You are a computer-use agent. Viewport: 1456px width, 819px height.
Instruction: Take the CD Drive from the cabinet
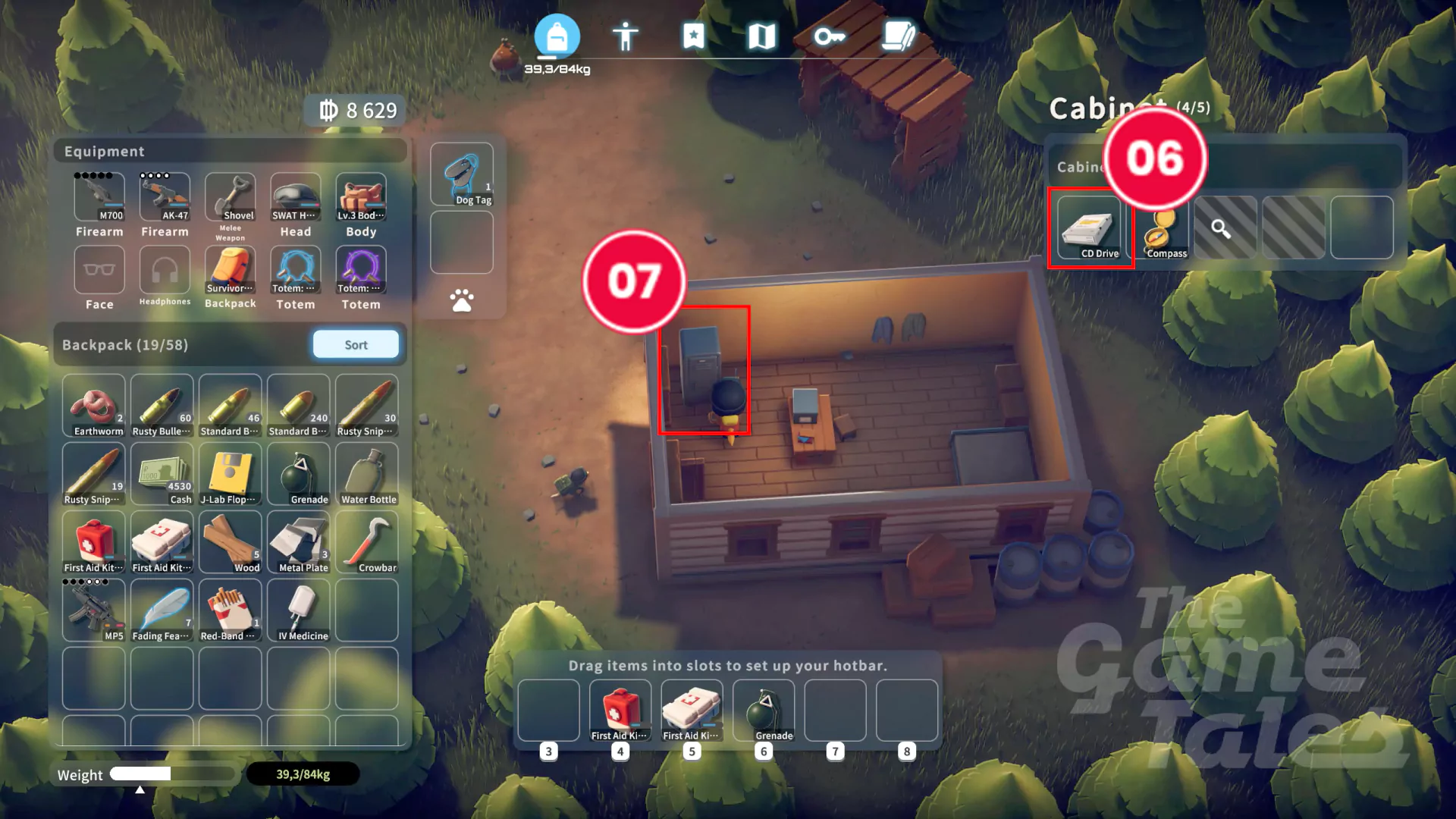[1089, 228]
